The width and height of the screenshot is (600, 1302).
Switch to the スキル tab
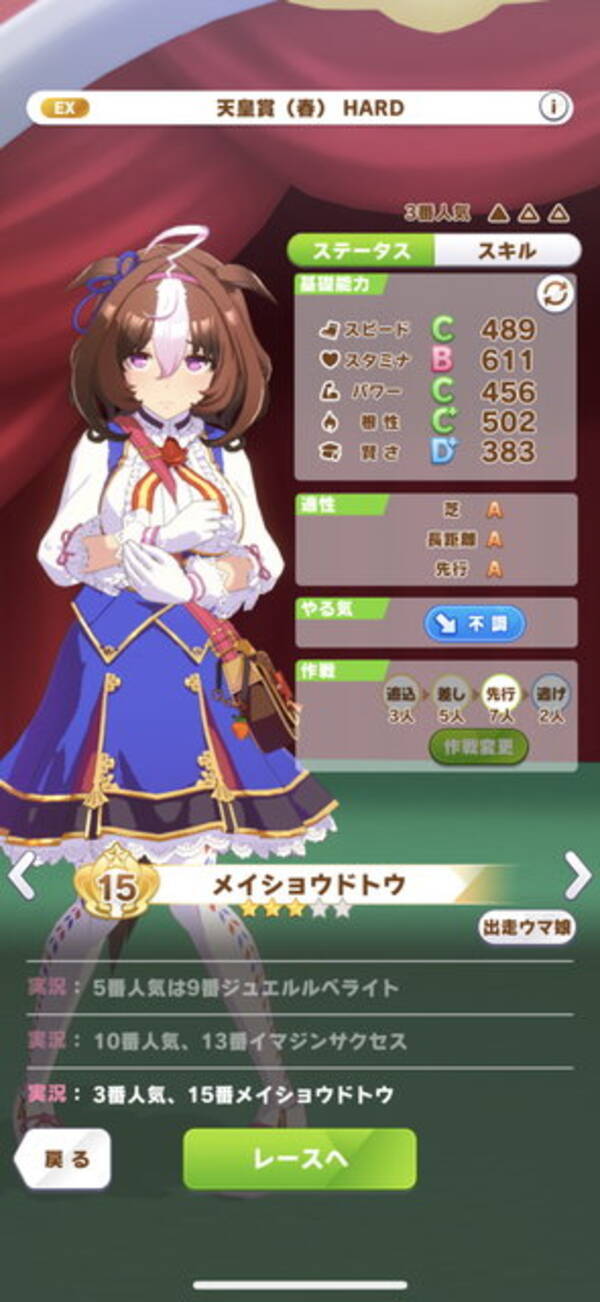pyautogui.click(x=507, y=250)
